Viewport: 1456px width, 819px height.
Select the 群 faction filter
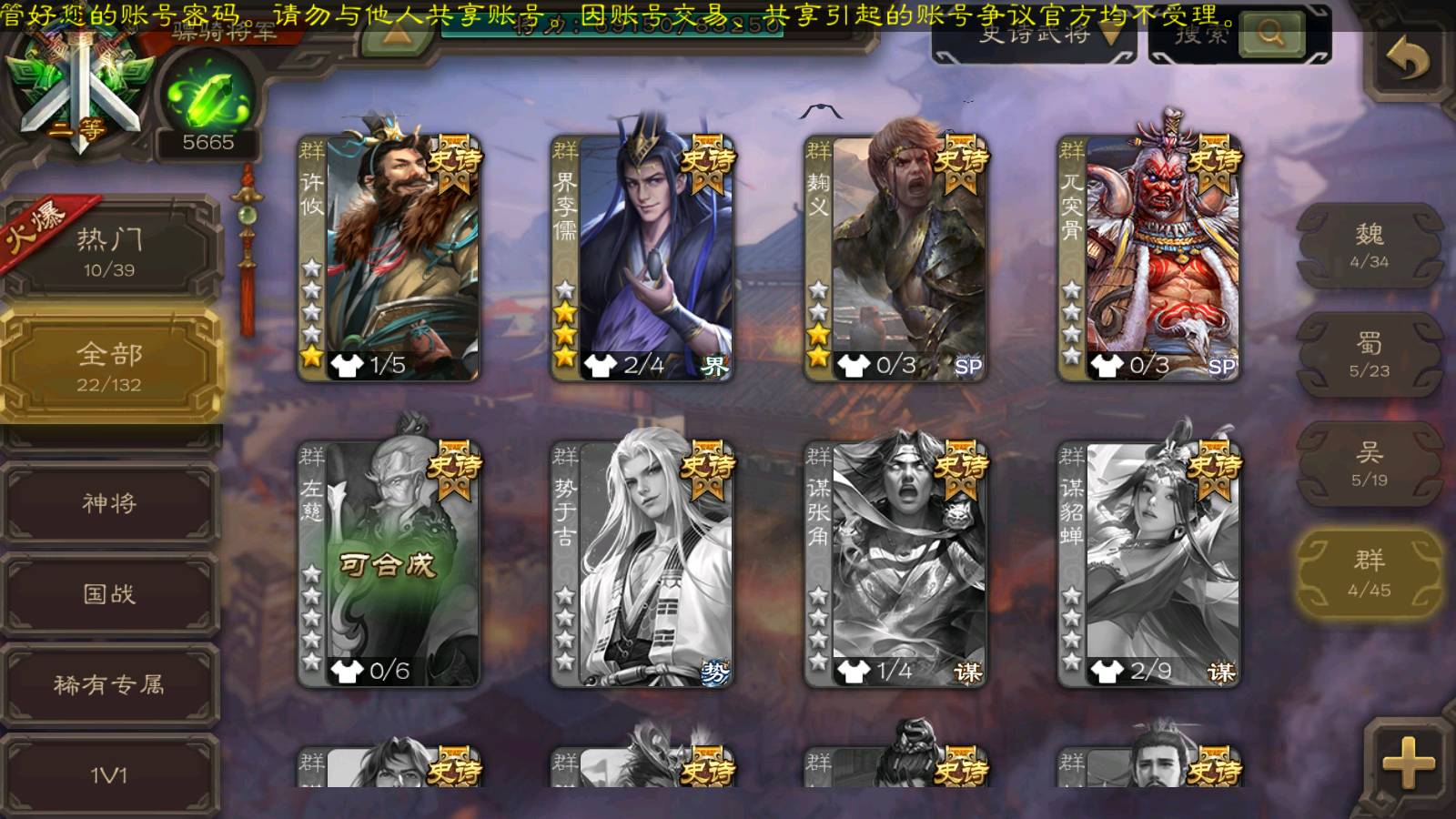coord(1369,573)
